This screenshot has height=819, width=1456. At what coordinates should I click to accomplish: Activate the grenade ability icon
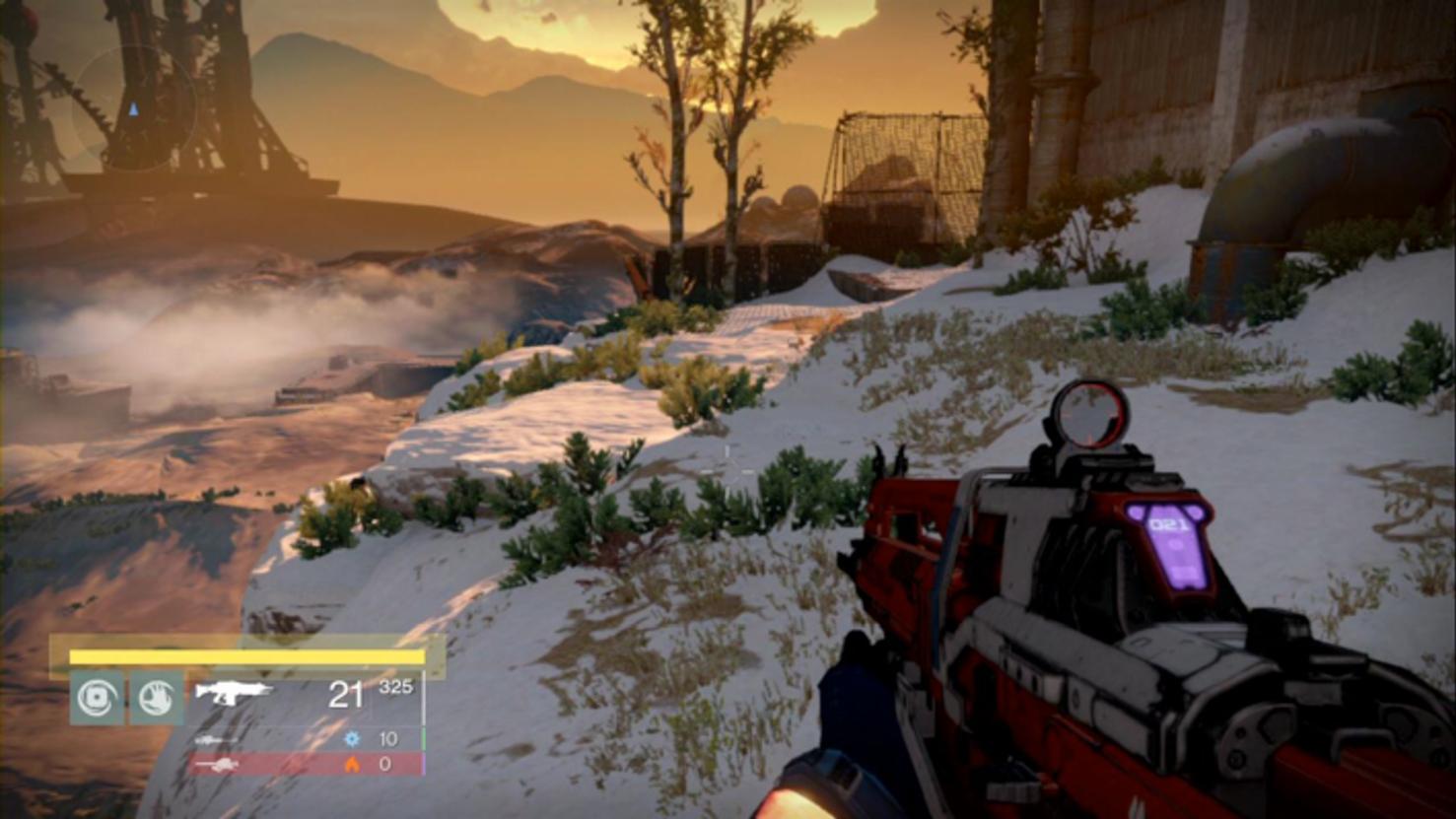point(97,698)
